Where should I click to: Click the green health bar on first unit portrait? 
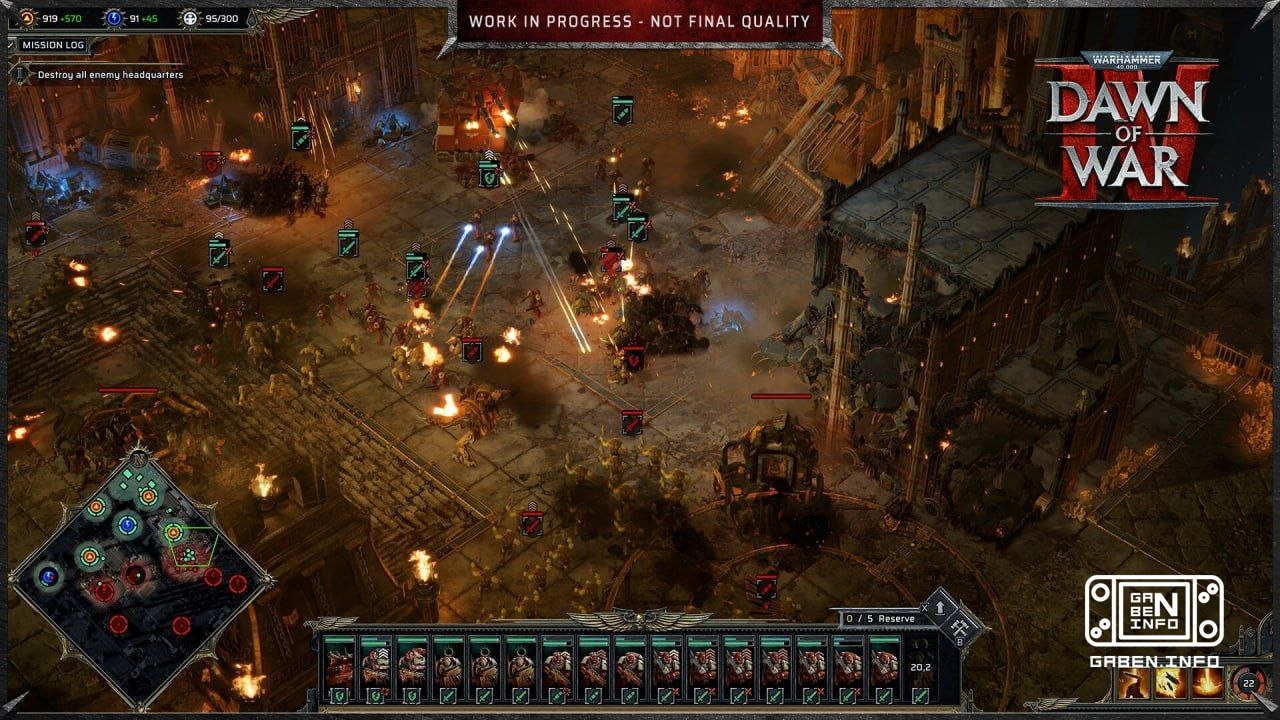[339, 640]
